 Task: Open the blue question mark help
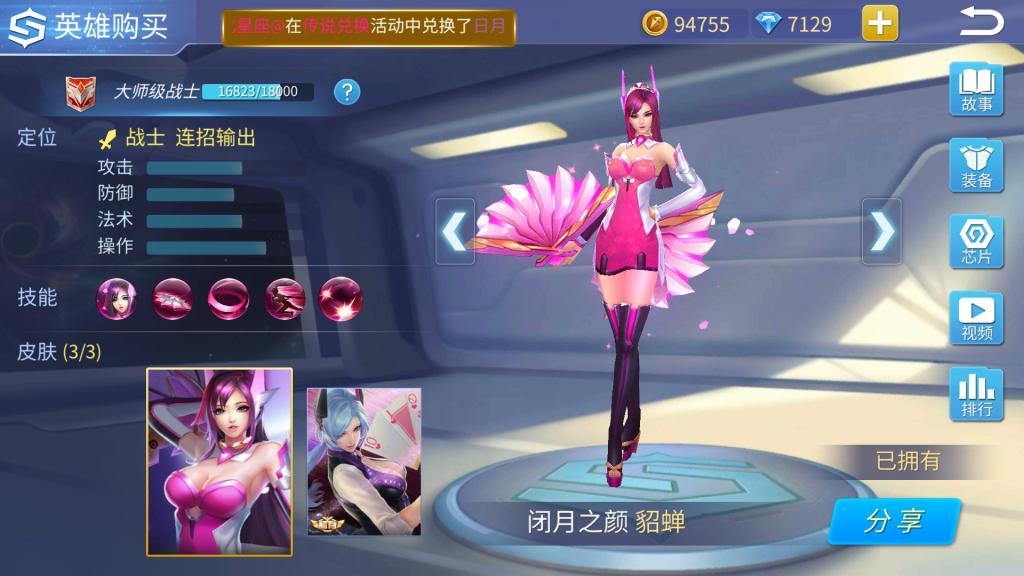(x=347, y=92)
